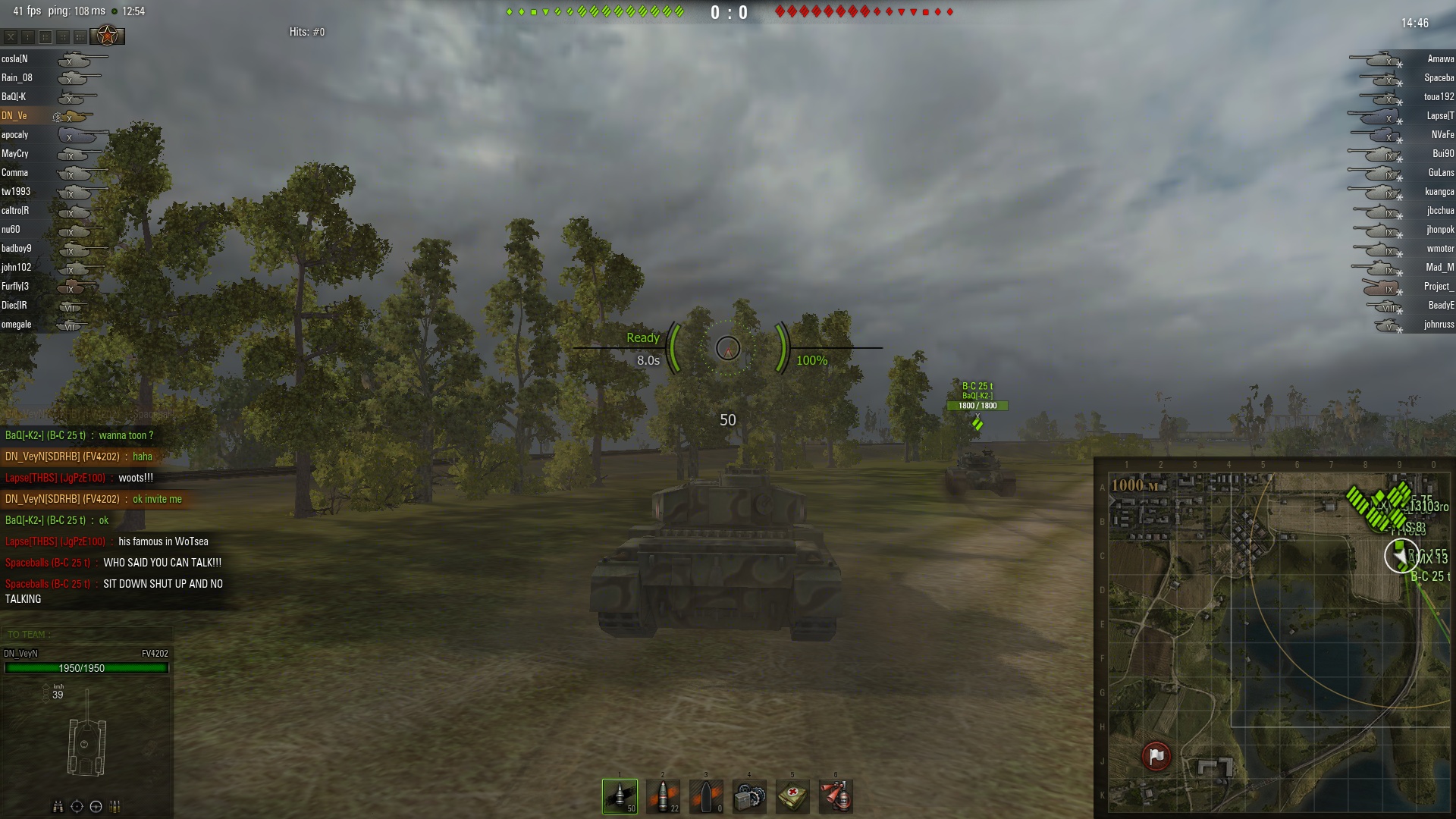Hide the player panel with the X button
The image size is (1456, 819).
(x=11, y=36)
